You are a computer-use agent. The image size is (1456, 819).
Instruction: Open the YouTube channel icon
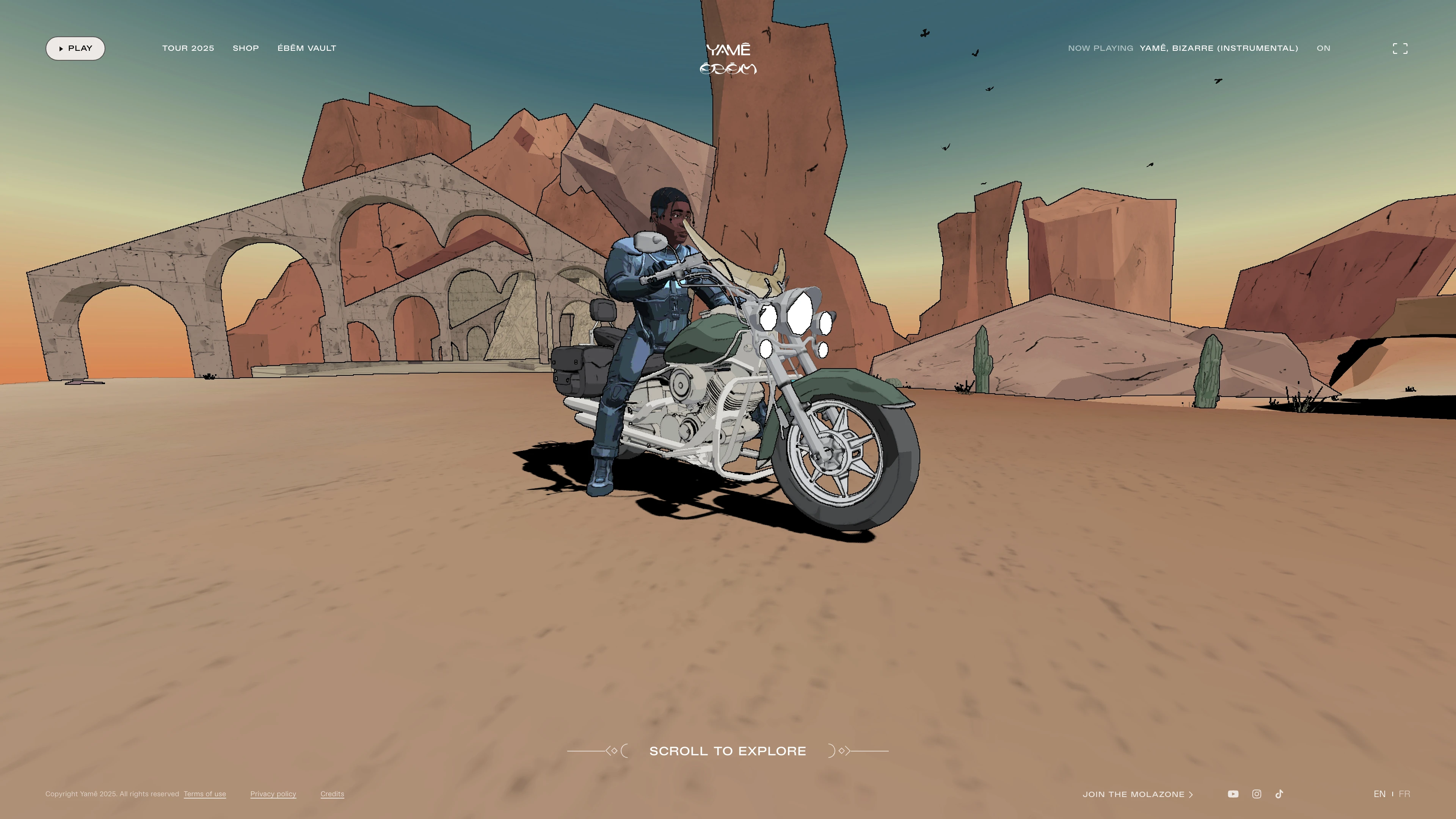click(1233, 794)
